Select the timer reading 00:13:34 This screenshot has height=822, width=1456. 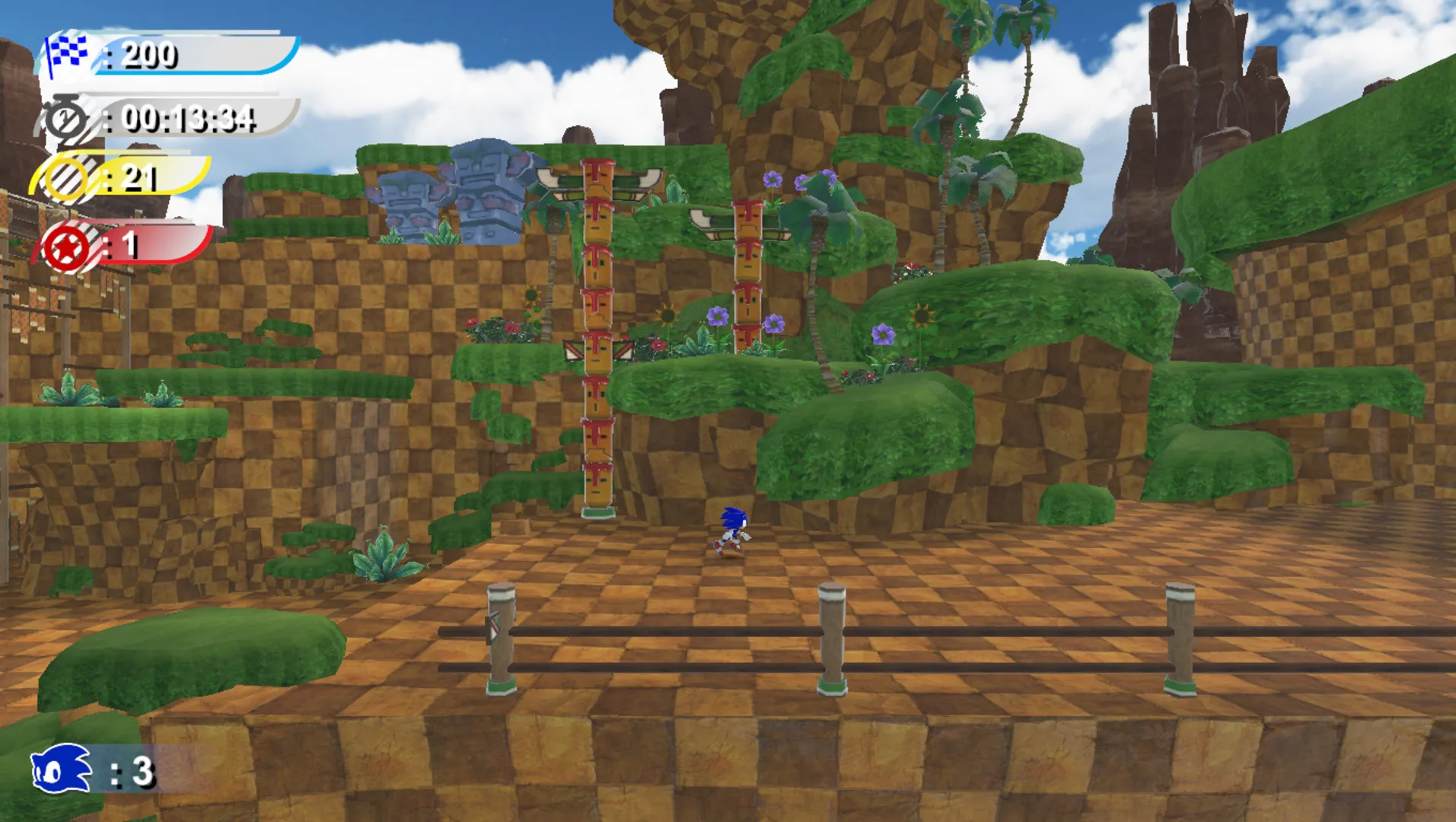pyautogui.click(x=186, y=119)
